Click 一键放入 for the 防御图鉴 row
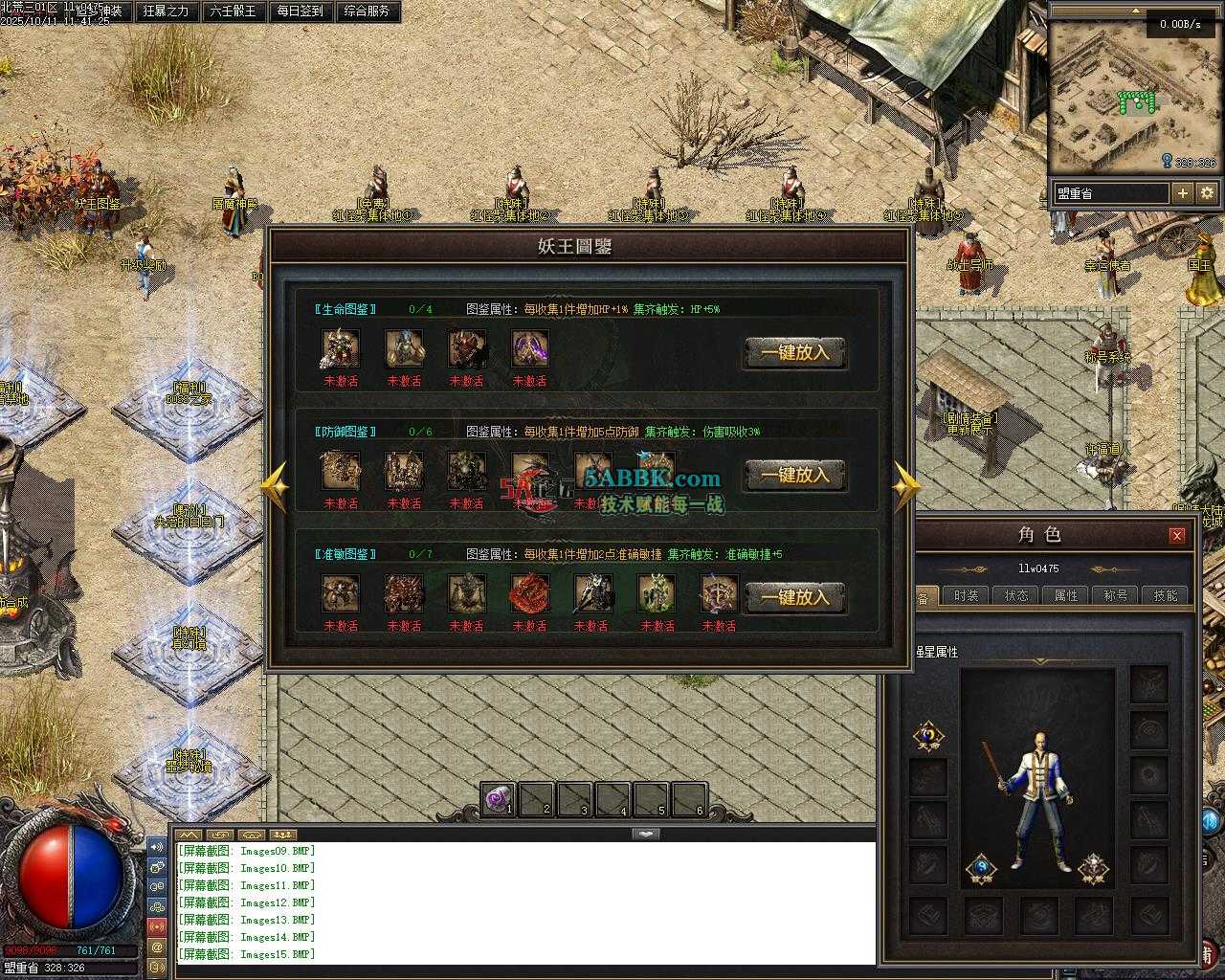This screenshot has width=1225, height=980. click(795, 475)
